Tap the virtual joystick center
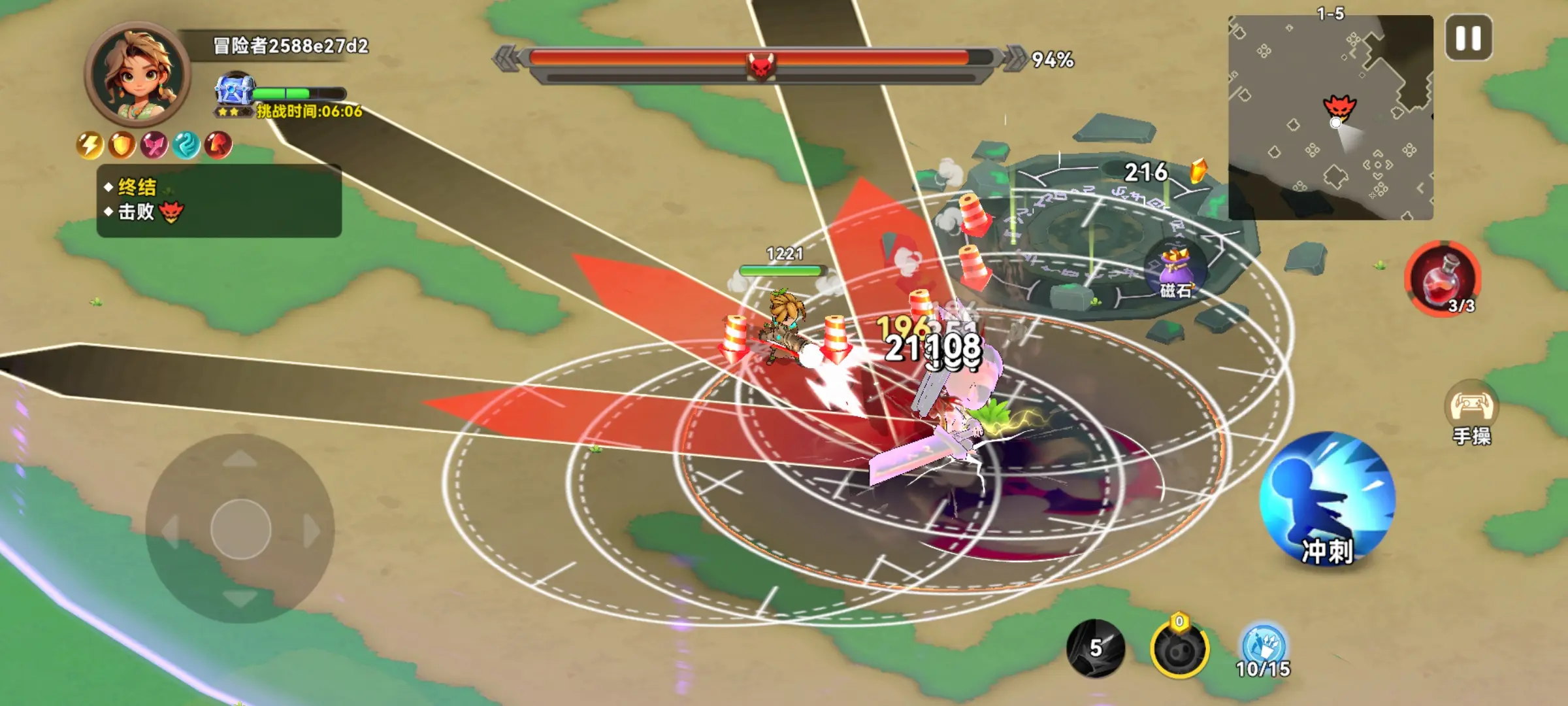Image resolution: width=1568 pixels, height=706 pixels. tap(240, 529)
